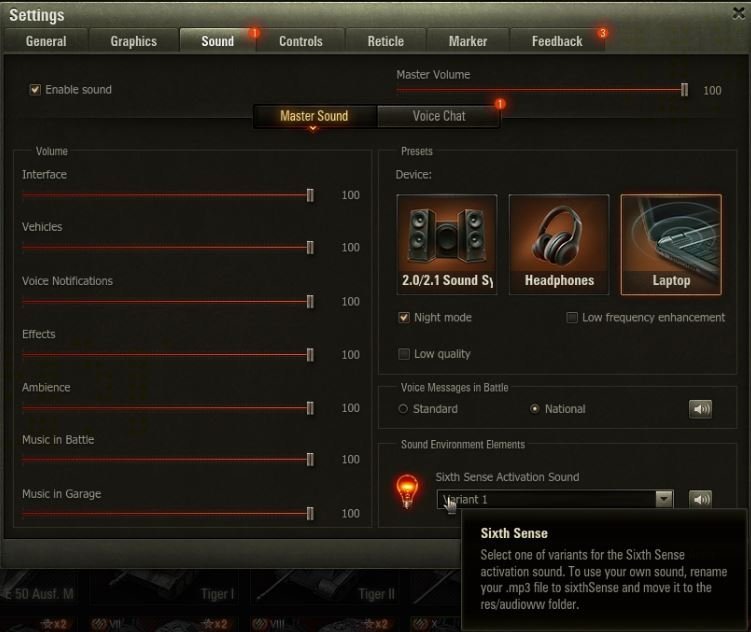Open the Marker tab

(467, 41)
